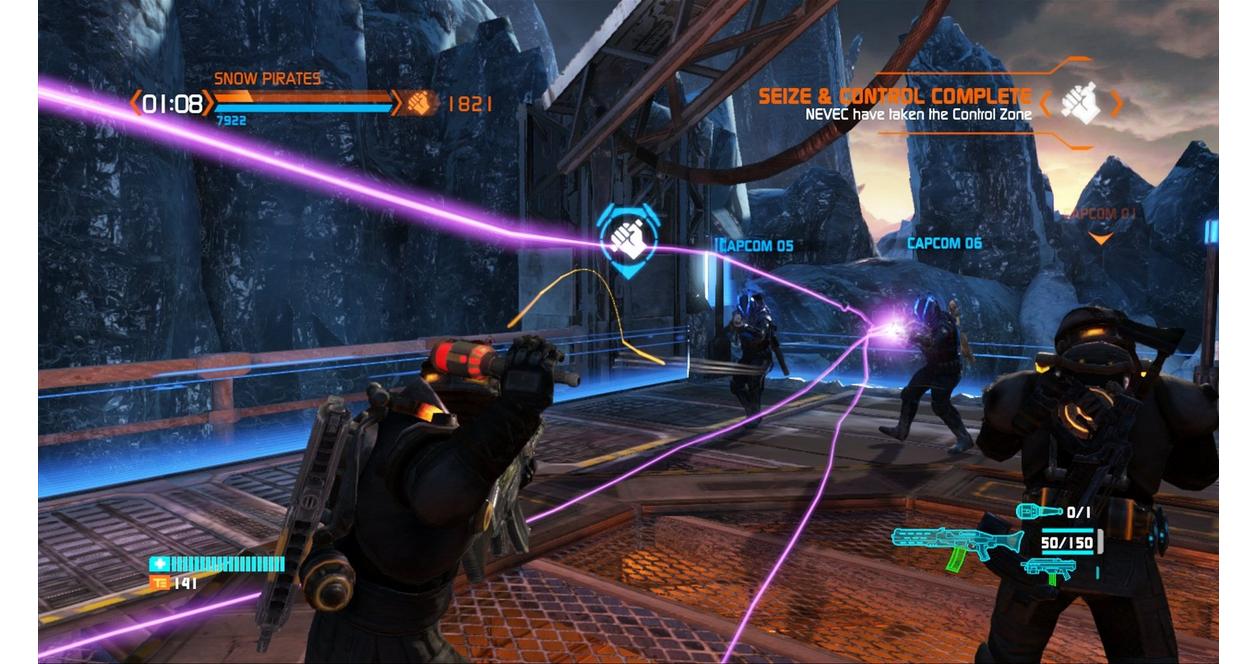This screenshot has width=1256, height=664.
Task: Select the CAPCOM 06 player name tag
Action: click(944, 243)
